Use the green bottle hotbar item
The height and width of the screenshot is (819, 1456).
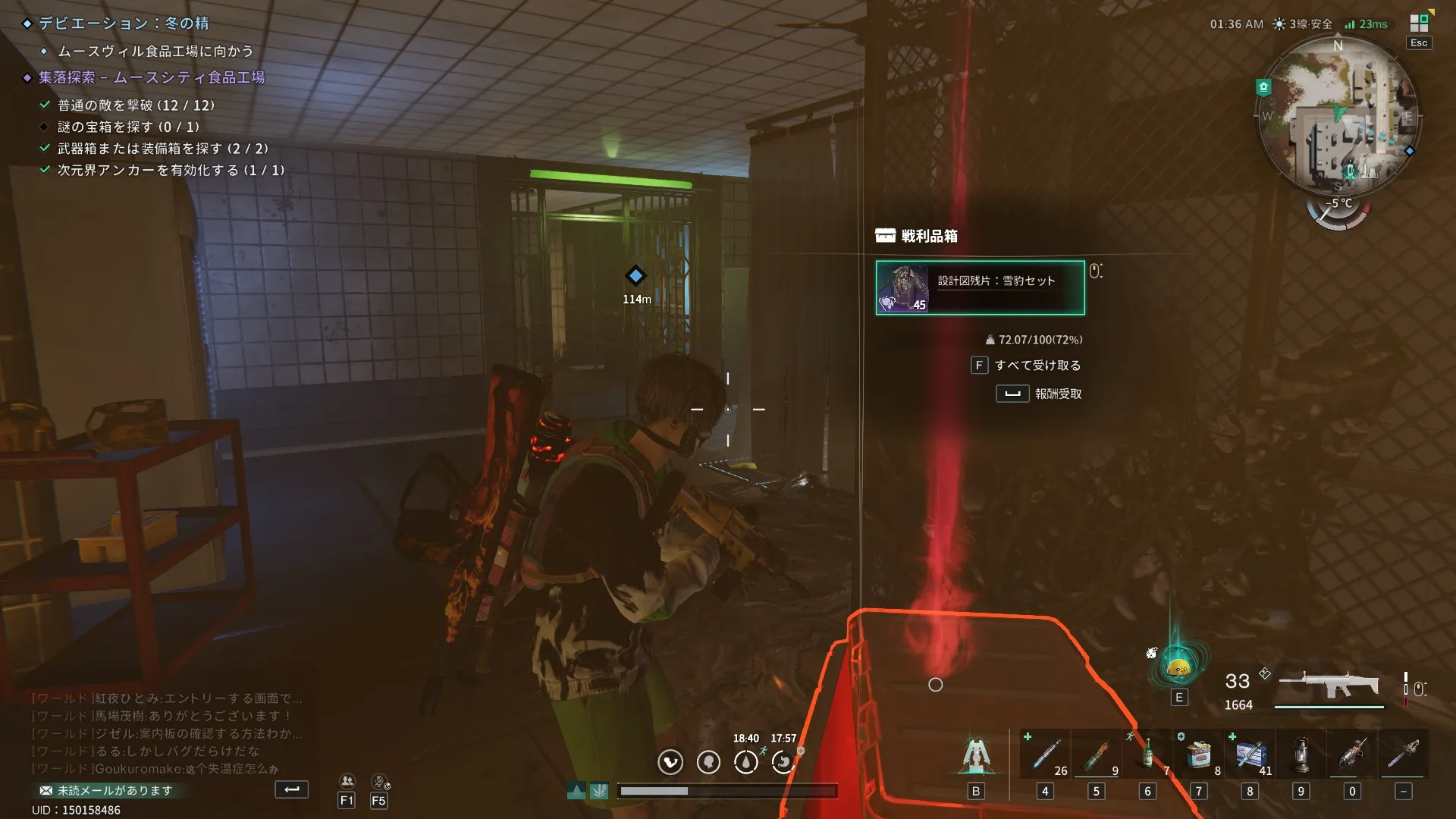coord(1147,755)
